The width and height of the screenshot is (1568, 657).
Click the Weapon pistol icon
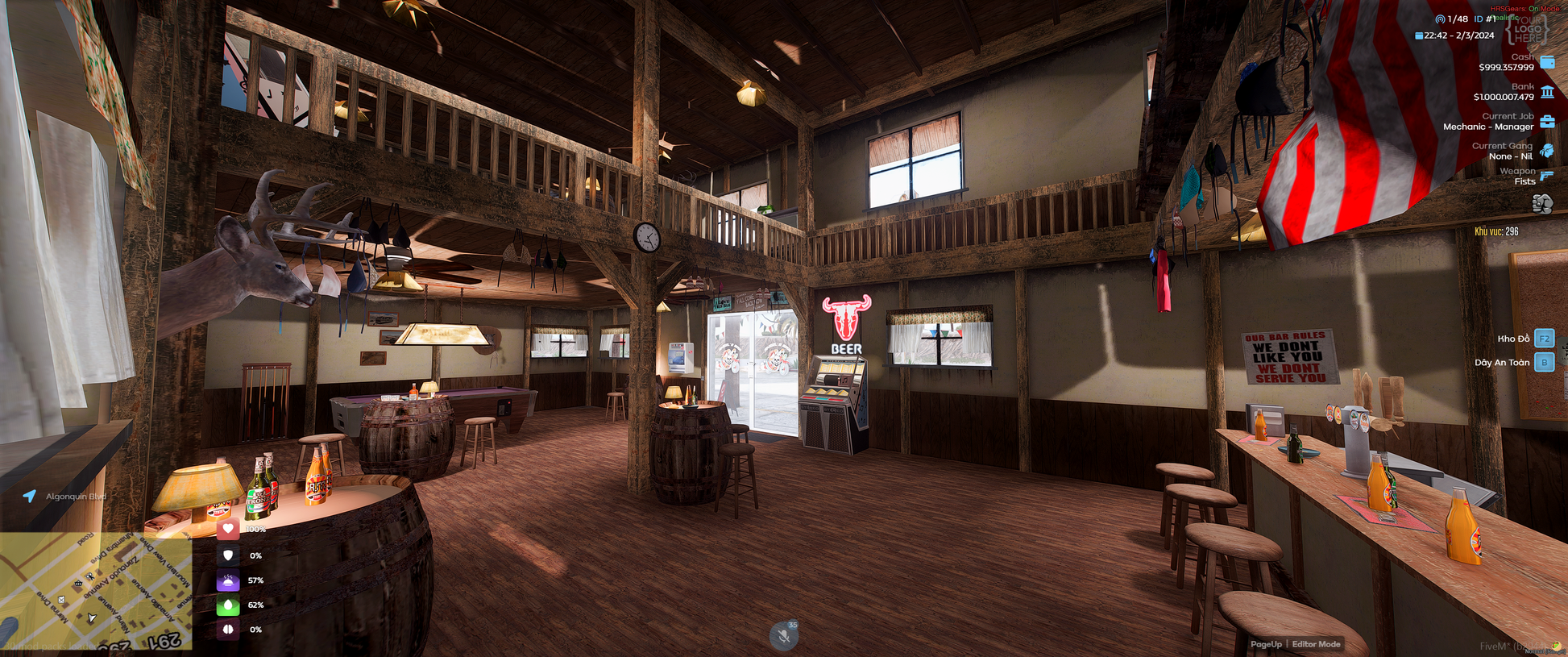tap(1547, 176)
